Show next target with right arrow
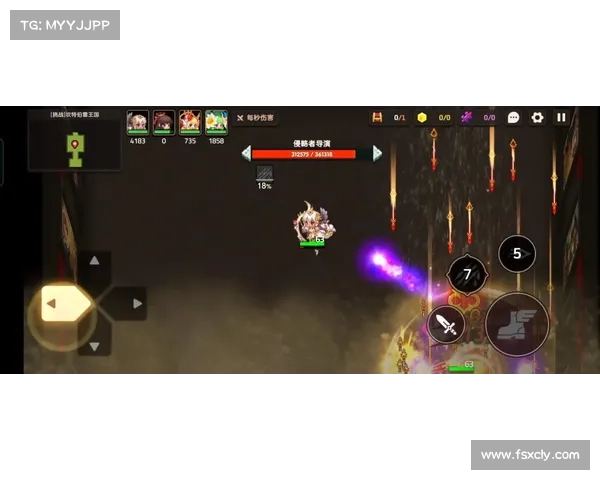600x480 pixels. pyautogui.click(x=377, y=153)
